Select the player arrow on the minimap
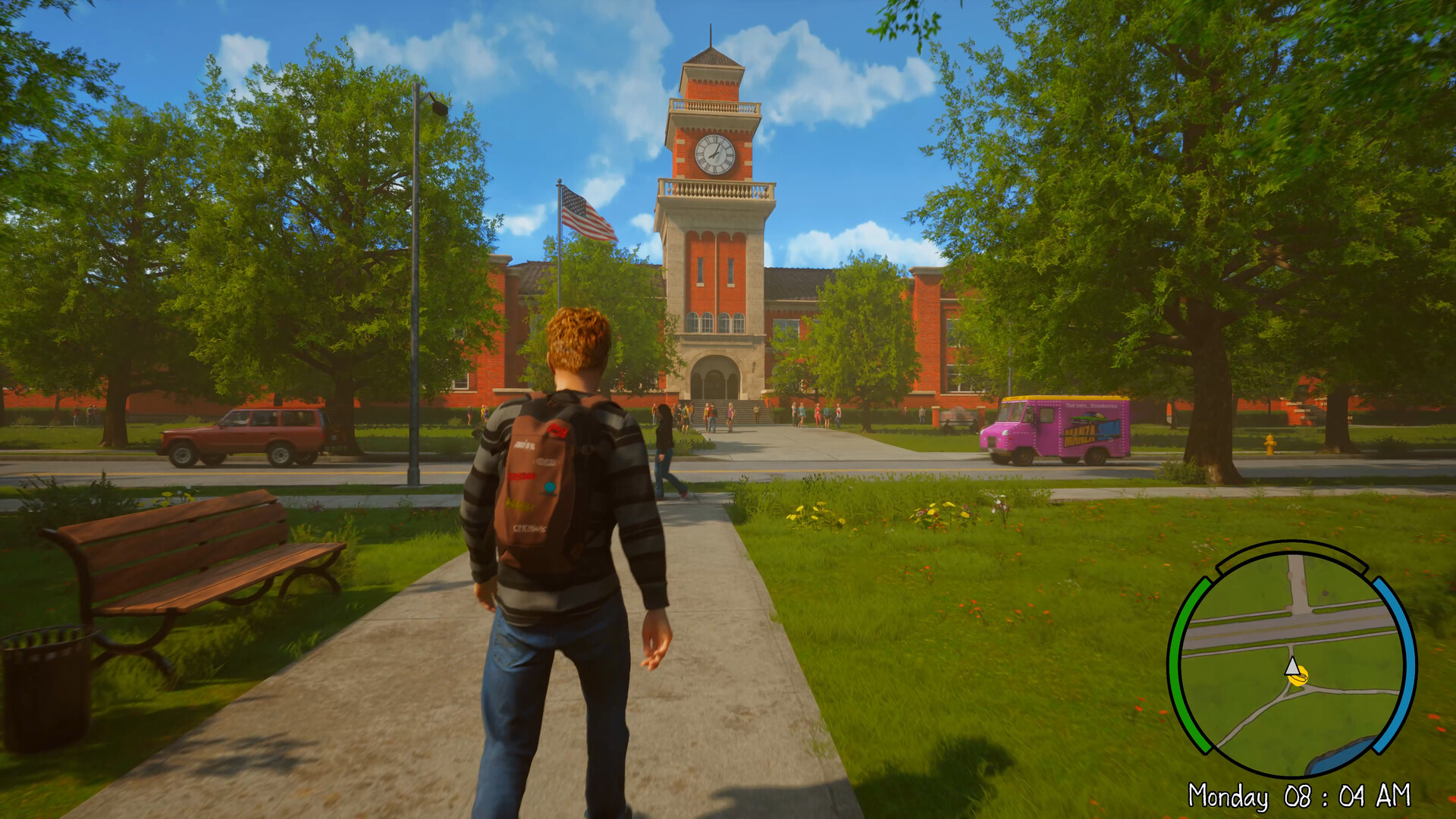1456x819 pixels. pos(1292,667)
